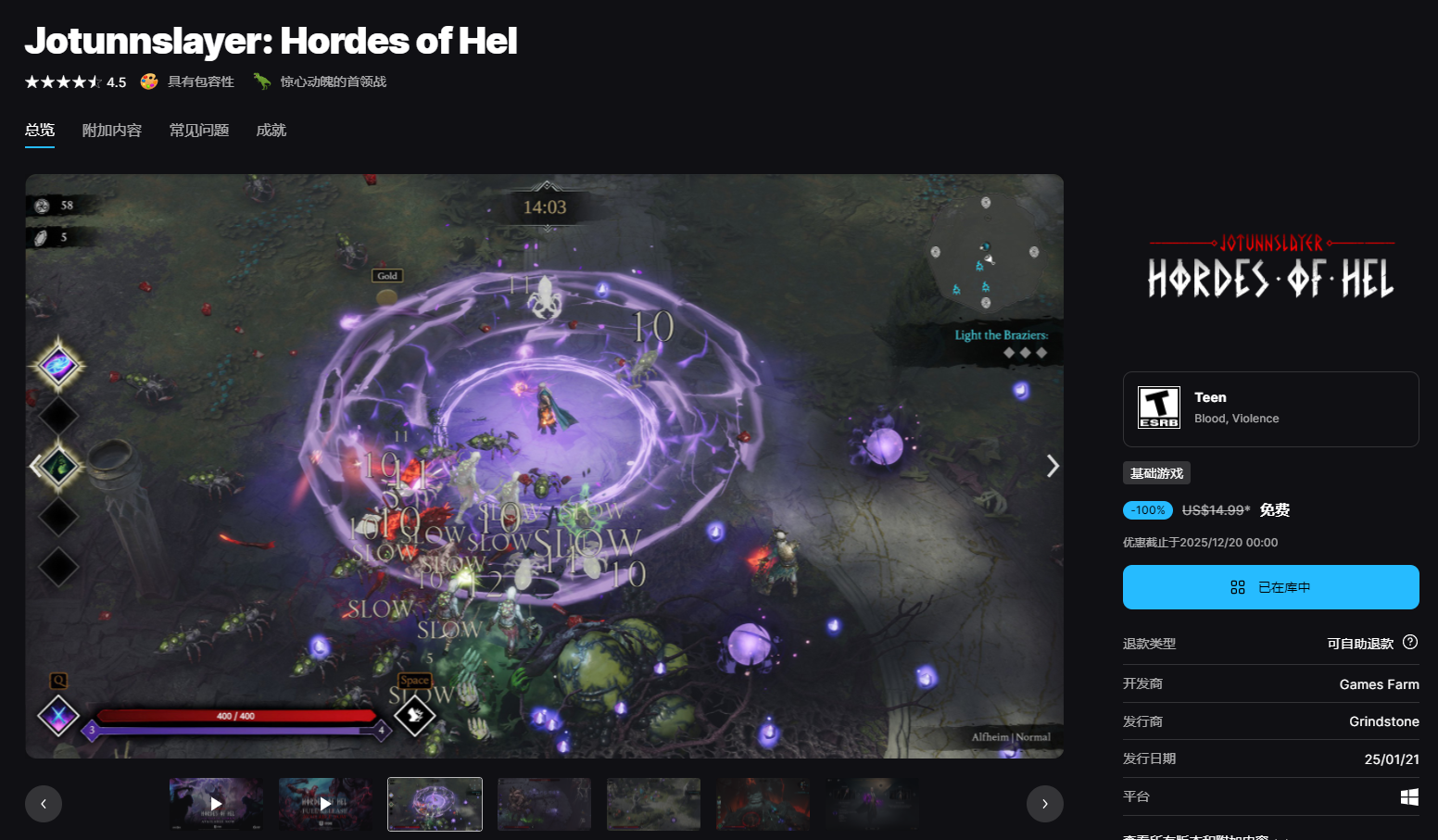
Task: Select the 总览 overview tab
Action: pyautogui.click(x=40, y=131)
